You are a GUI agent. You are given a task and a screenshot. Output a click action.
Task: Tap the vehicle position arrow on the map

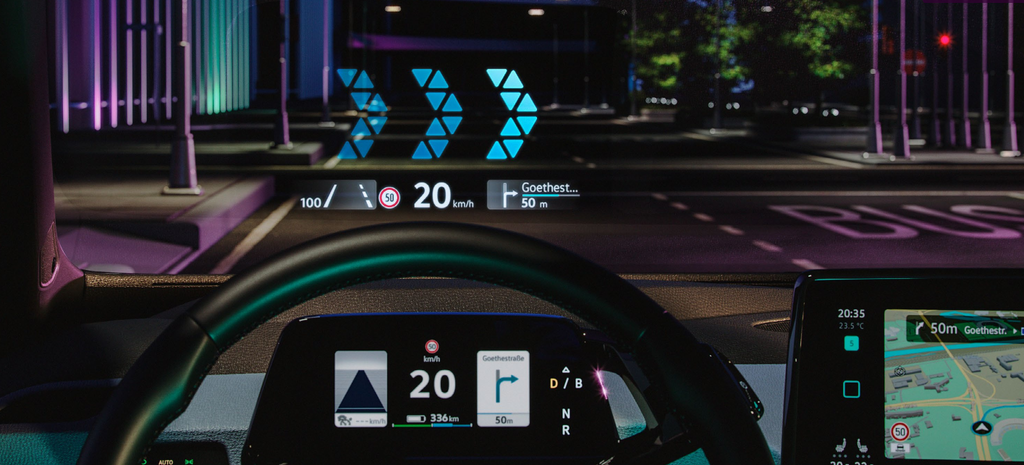pos(982,426)
